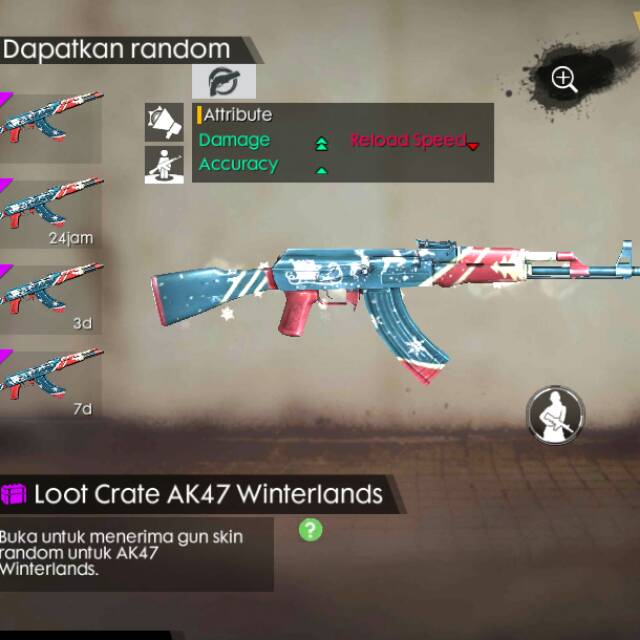Click the megaphone attribute icon
Viewport: 640px width, 640px height.
pyautogui.click(x=164, y=122)
